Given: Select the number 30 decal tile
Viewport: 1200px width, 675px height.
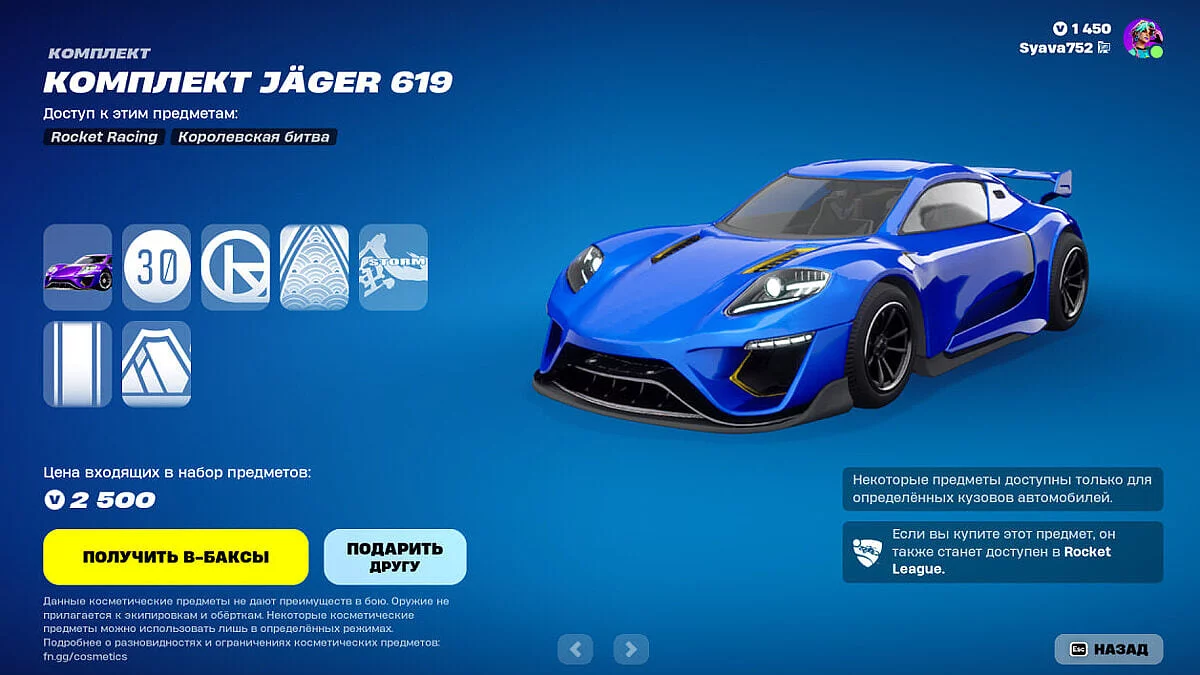Looking at the screenshot, I should click(156, 265).
